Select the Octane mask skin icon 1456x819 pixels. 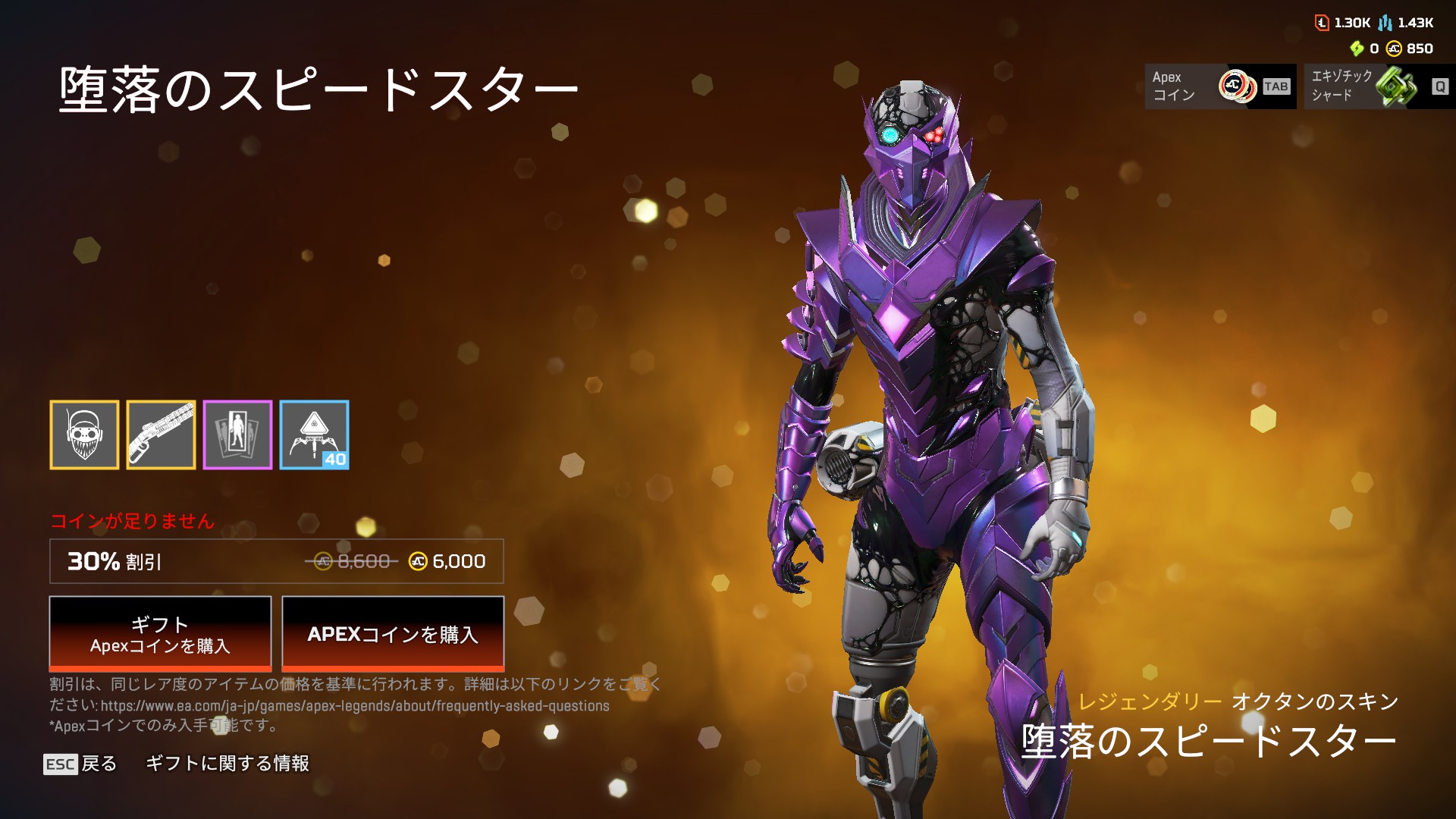pos(84,435)
